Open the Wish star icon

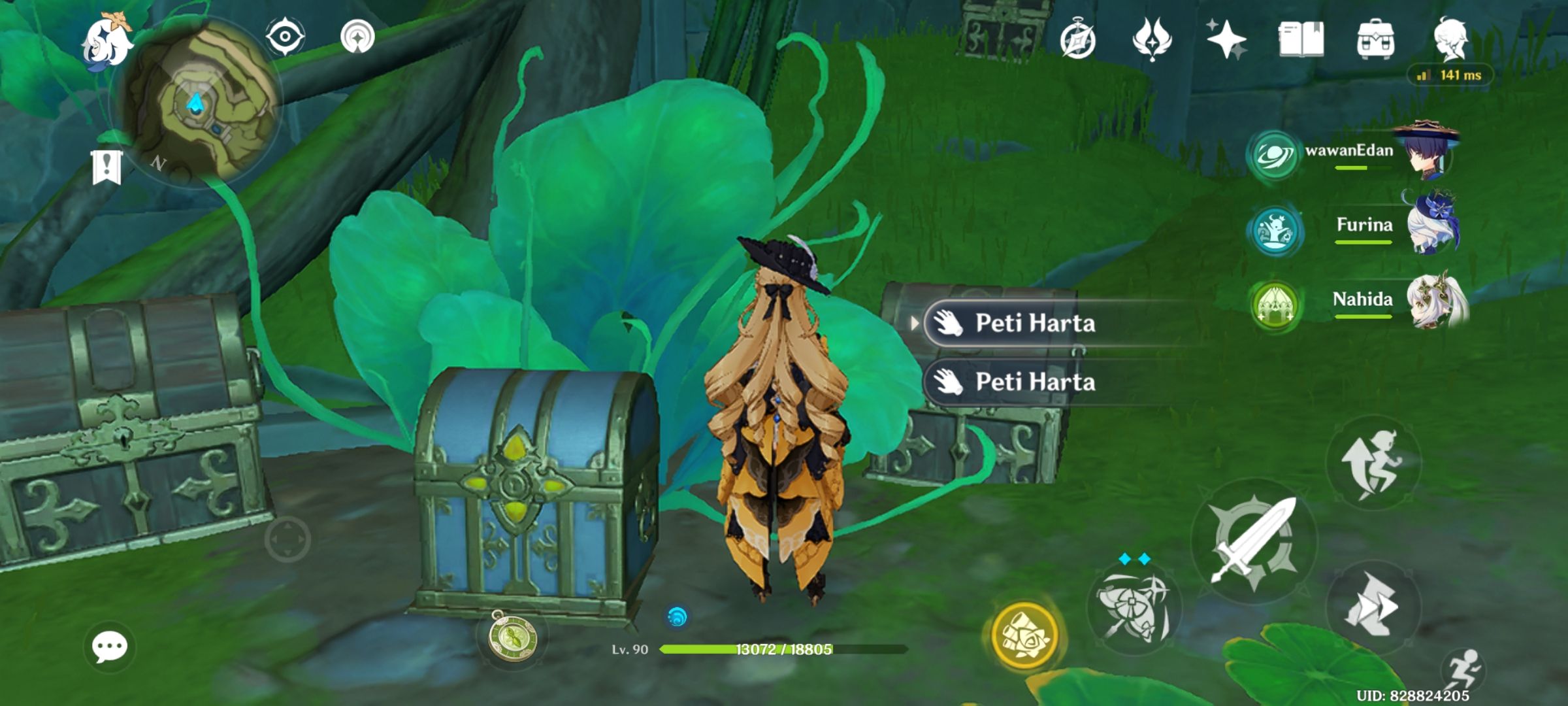coord(1225,39)
